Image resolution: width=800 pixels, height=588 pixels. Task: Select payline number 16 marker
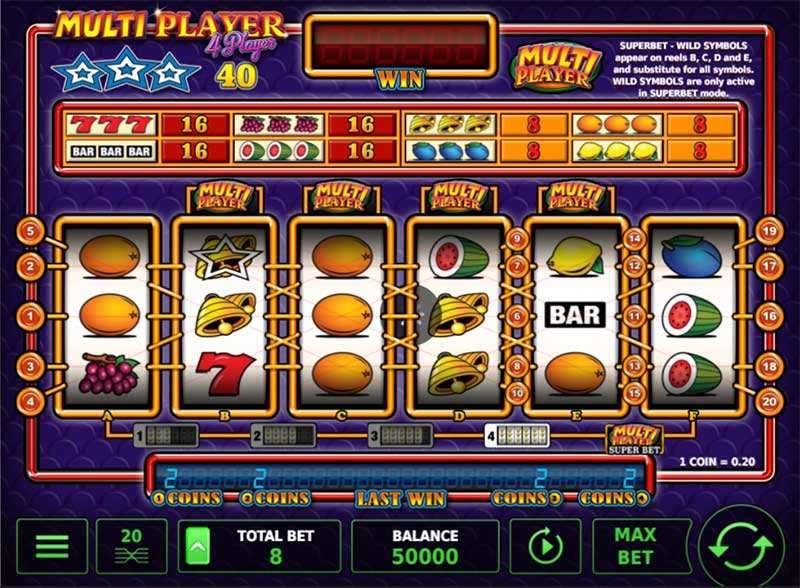(769, 316)
